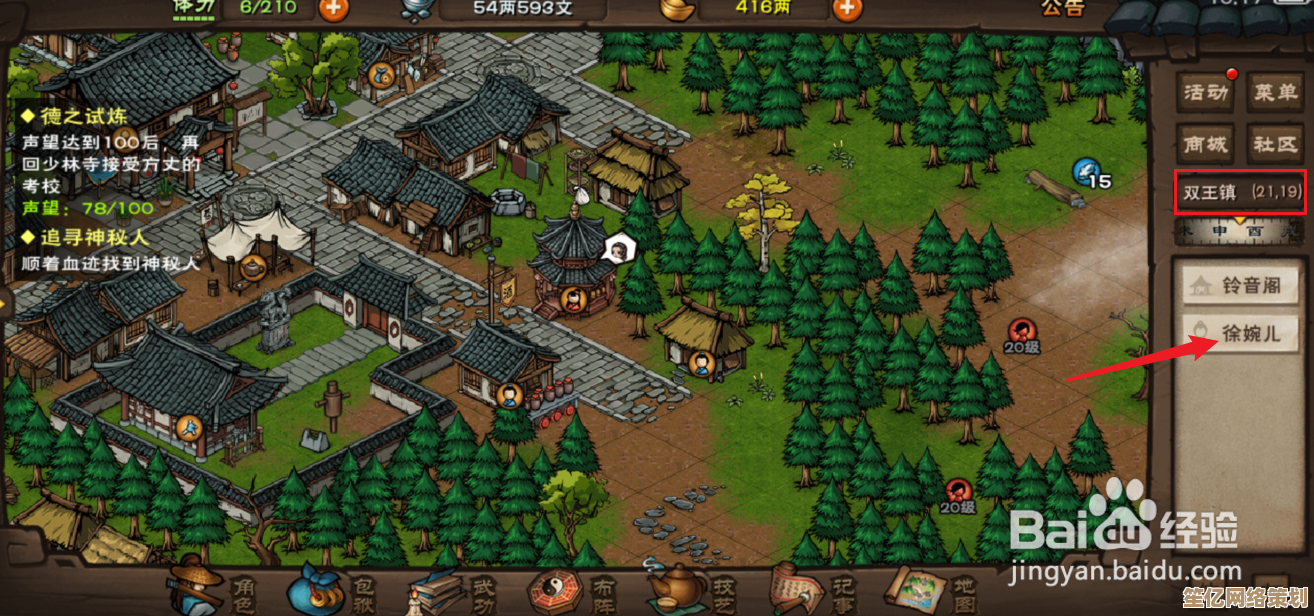
Task: Add gold ingots with the plus button
Action: [x=847, y=8]
